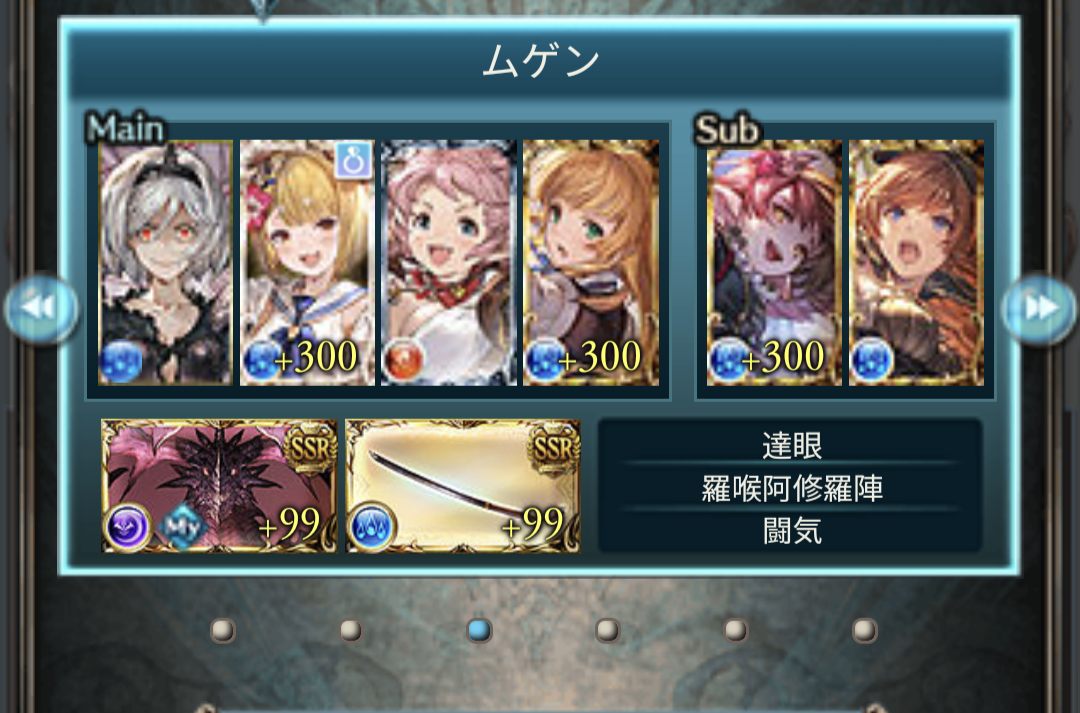Select the 達眼 skill entry
This screenshot has width=1080, height=713.
click(x=790, y=445)
